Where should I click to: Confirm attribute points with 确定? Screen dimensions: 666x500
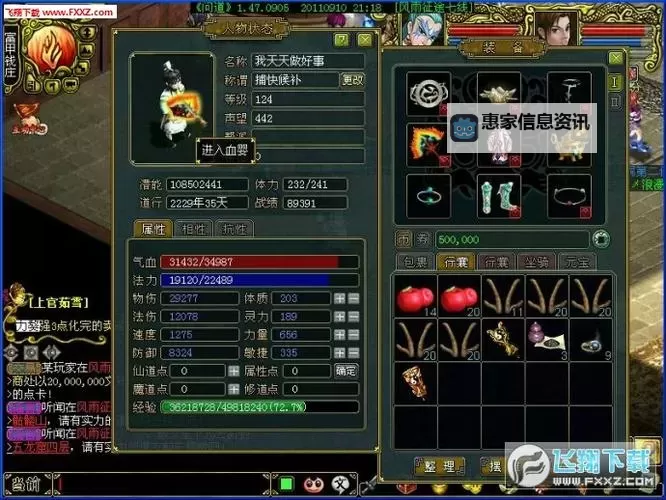pos(345,370)
